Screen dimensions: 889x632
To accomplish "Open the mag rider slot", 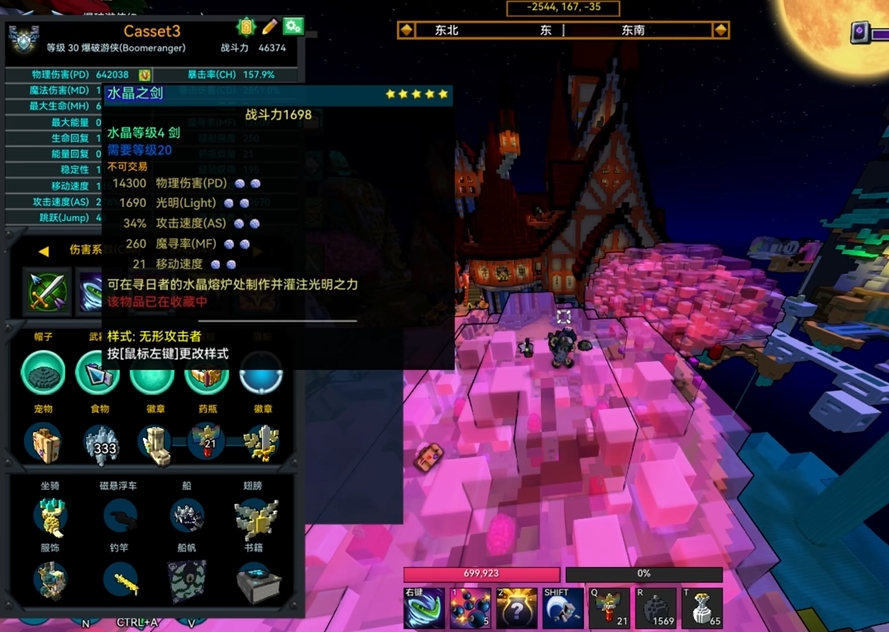I will tap(120, 516).
